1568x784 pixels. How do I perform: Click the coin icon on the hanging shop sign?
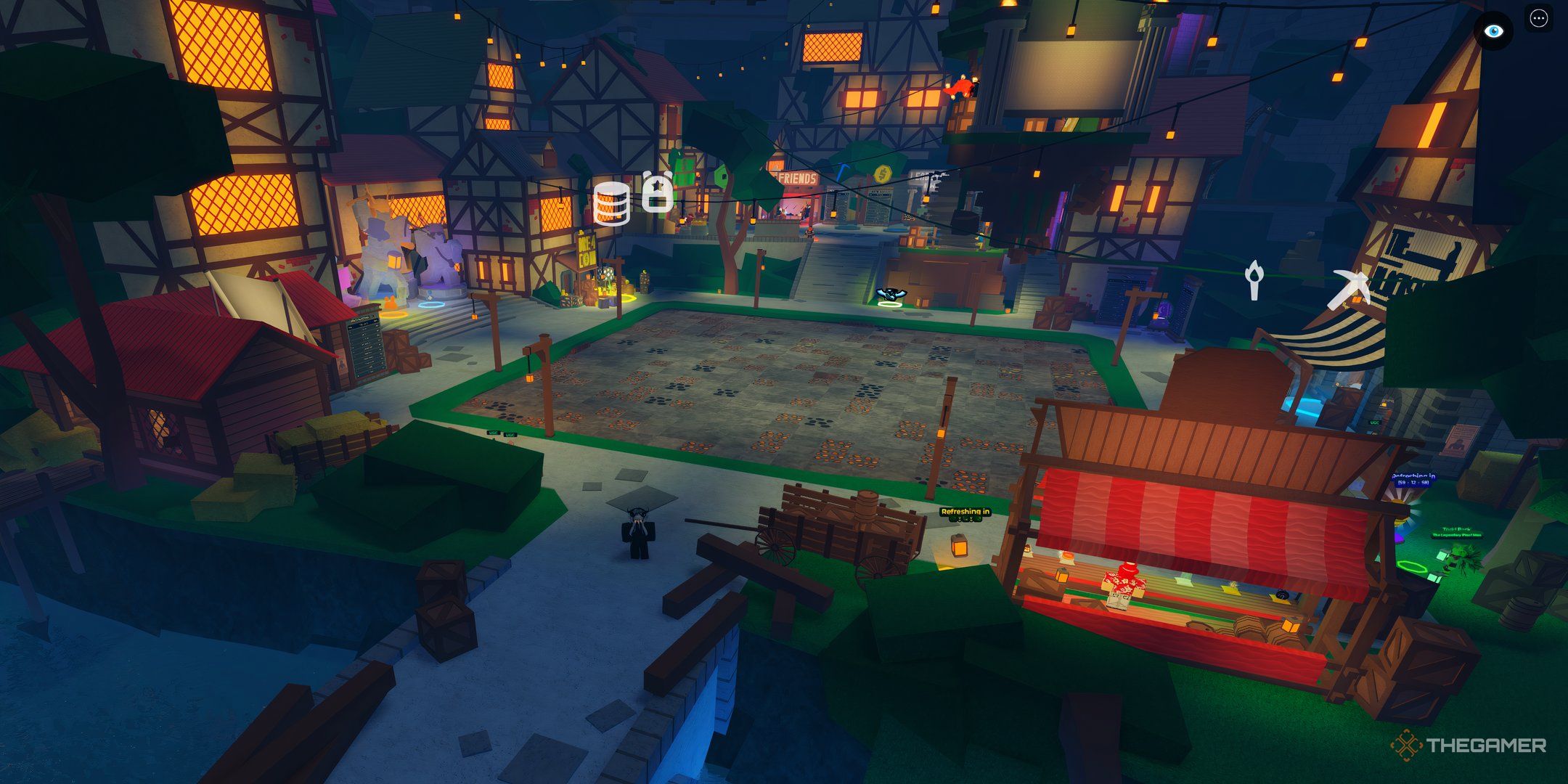coord(883,174)
